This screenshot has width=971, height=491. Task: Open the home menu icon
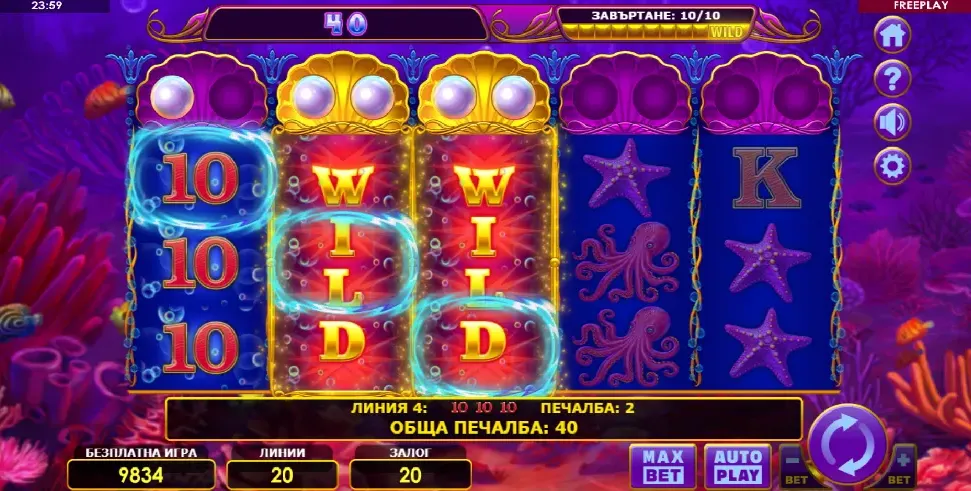click(x=892, y=34)
